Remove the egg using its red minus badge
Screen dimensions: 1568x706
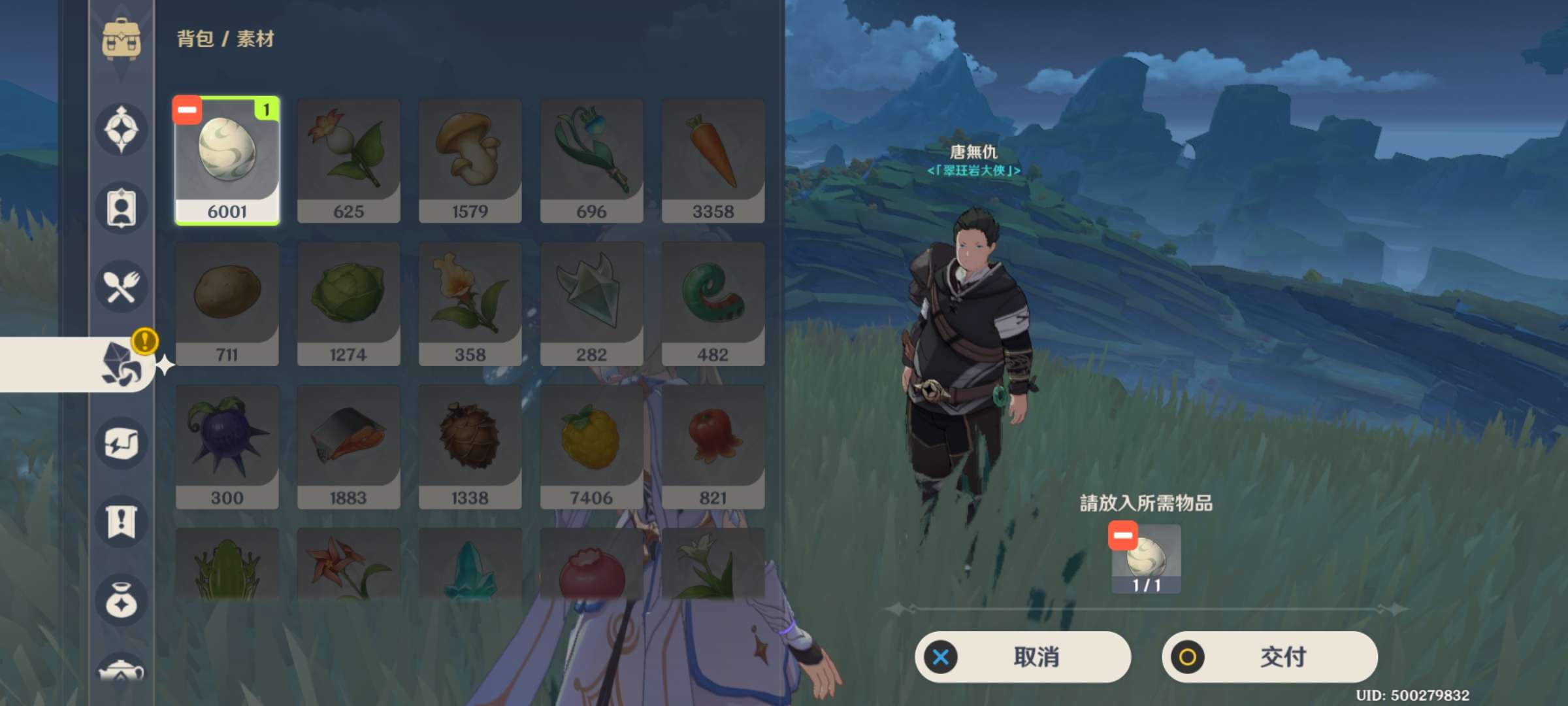[x=187, y=110]
